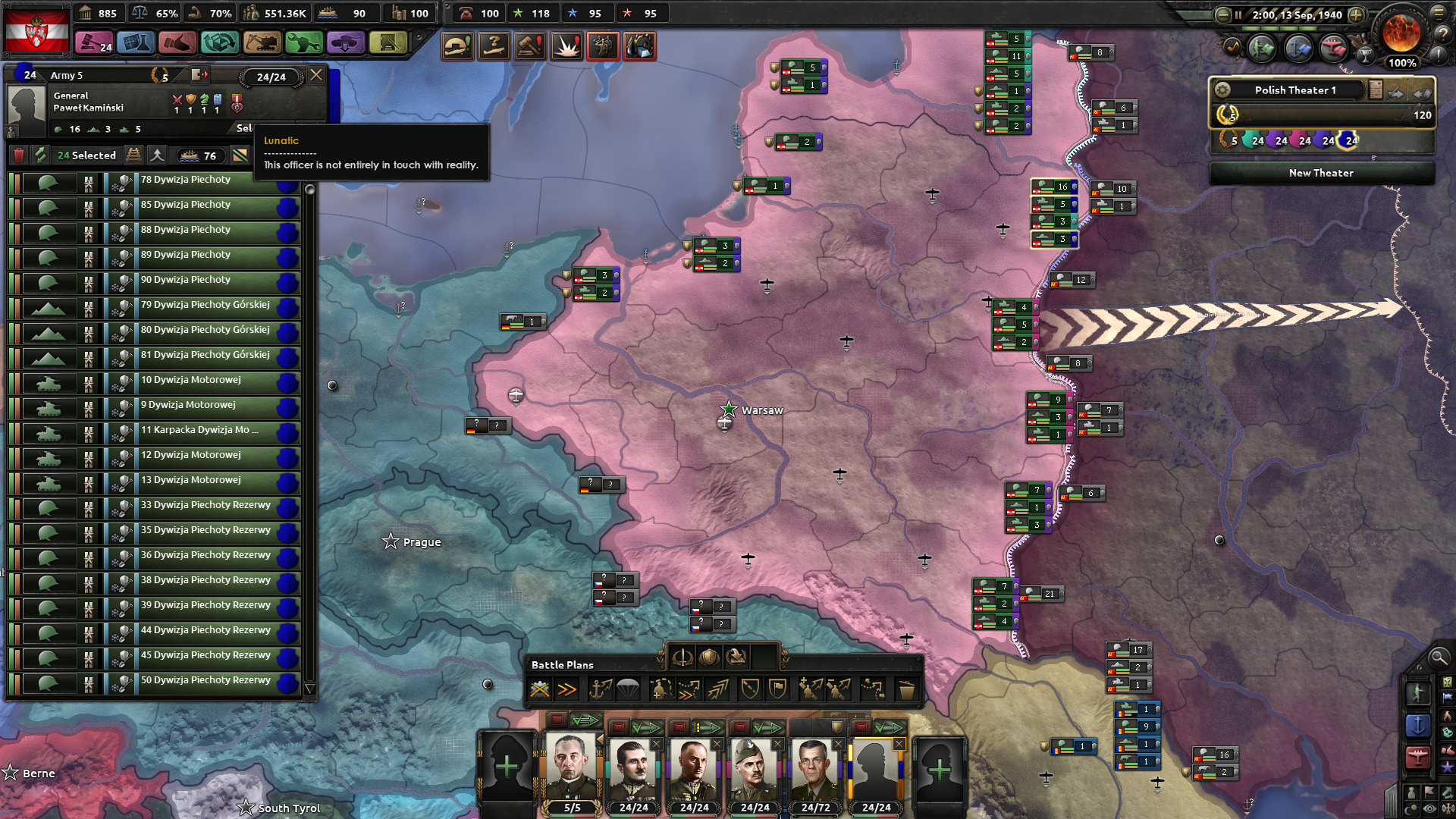1456x819 pixels.
Task: Draw a fallback line with the shield icon
Action: coord(752,689)
